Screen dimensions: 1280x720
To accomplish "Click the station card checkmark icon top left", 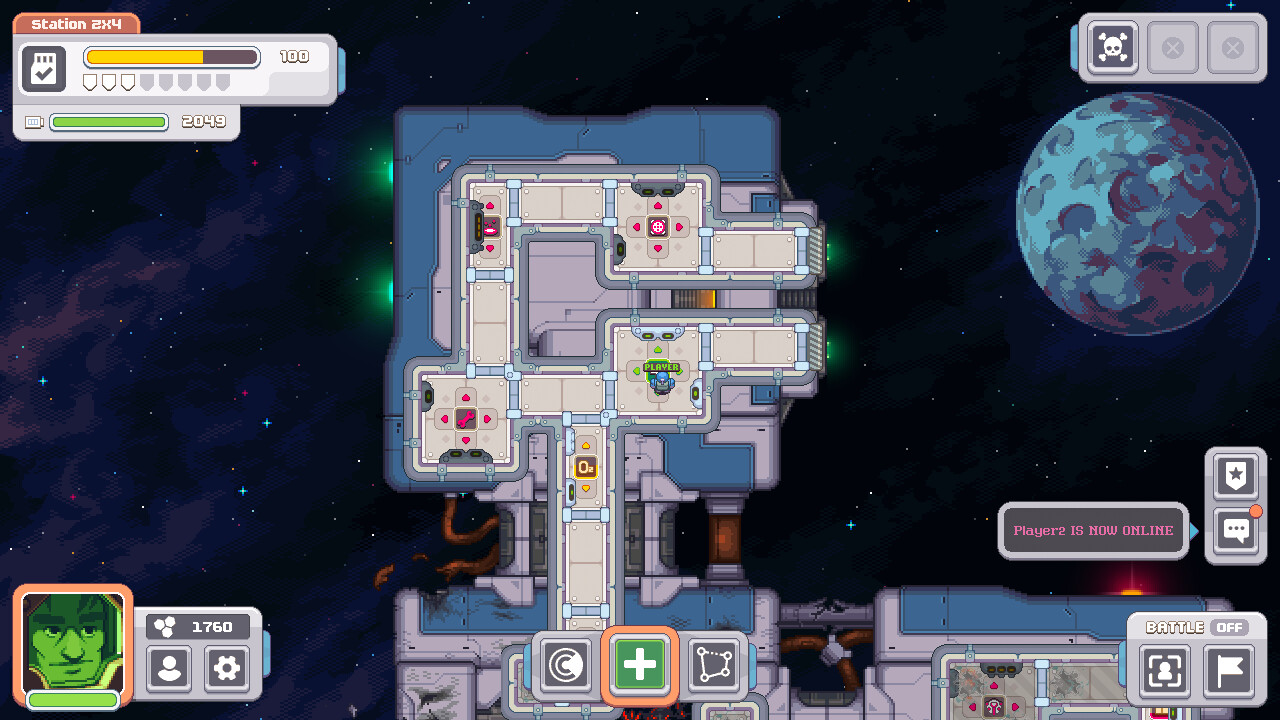I will coord(43,68).
